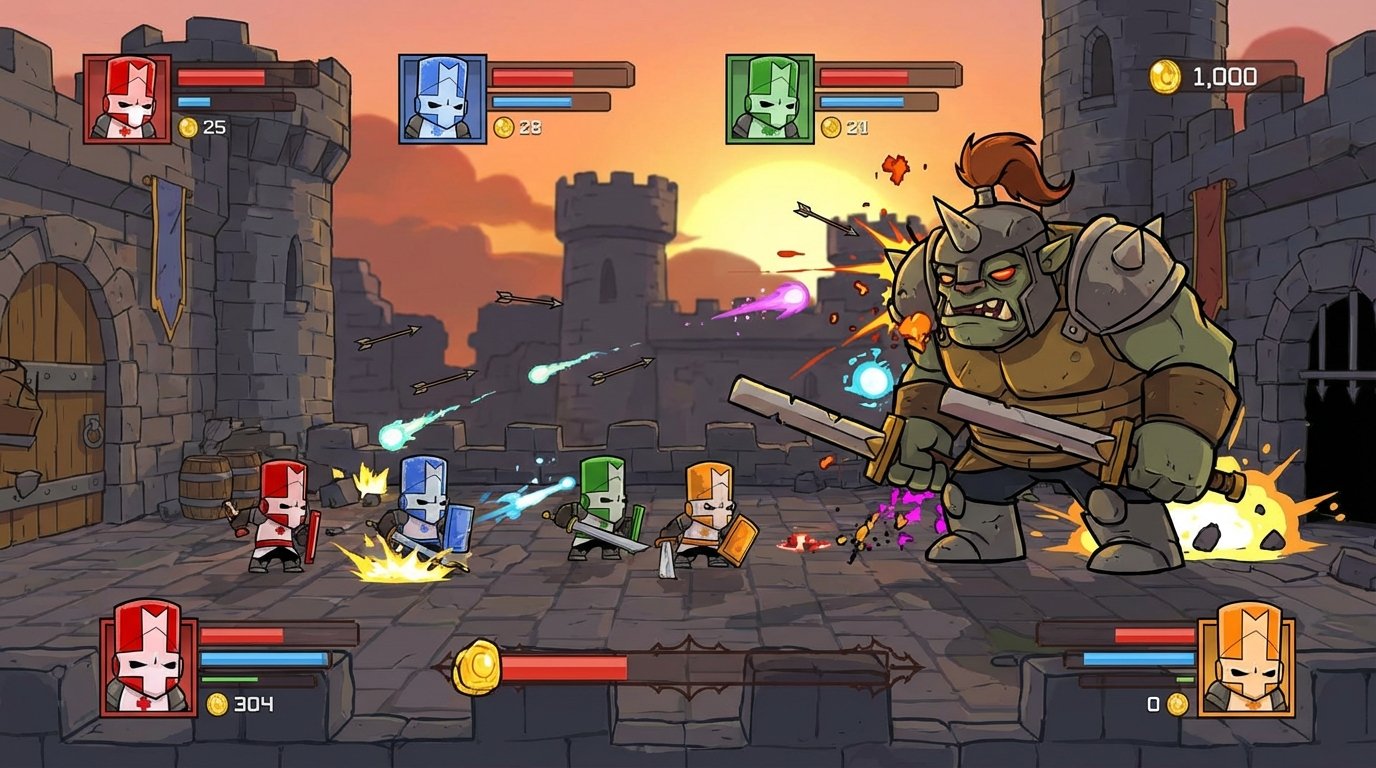The image size is (1376, 768).
Task: Click the ogre boss enemy
Action: (x=1030, y=370)
